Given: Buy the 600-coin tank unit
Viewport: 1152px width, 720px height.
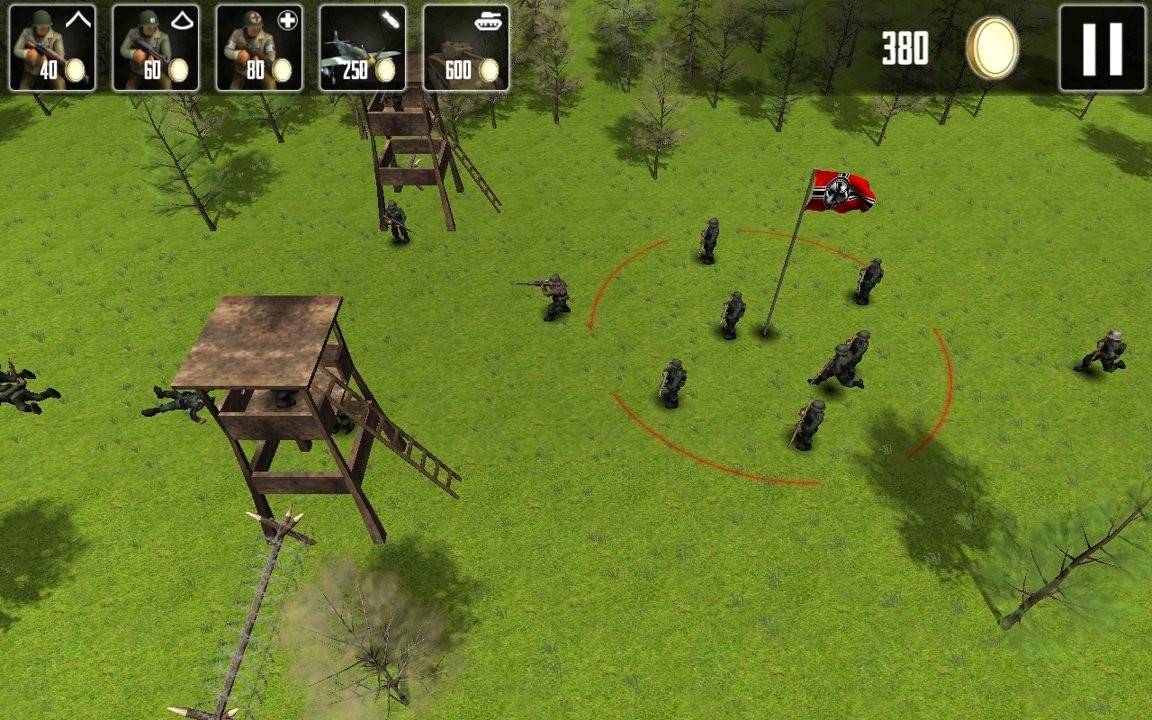Looking at the screenshot, I should 466,48.
